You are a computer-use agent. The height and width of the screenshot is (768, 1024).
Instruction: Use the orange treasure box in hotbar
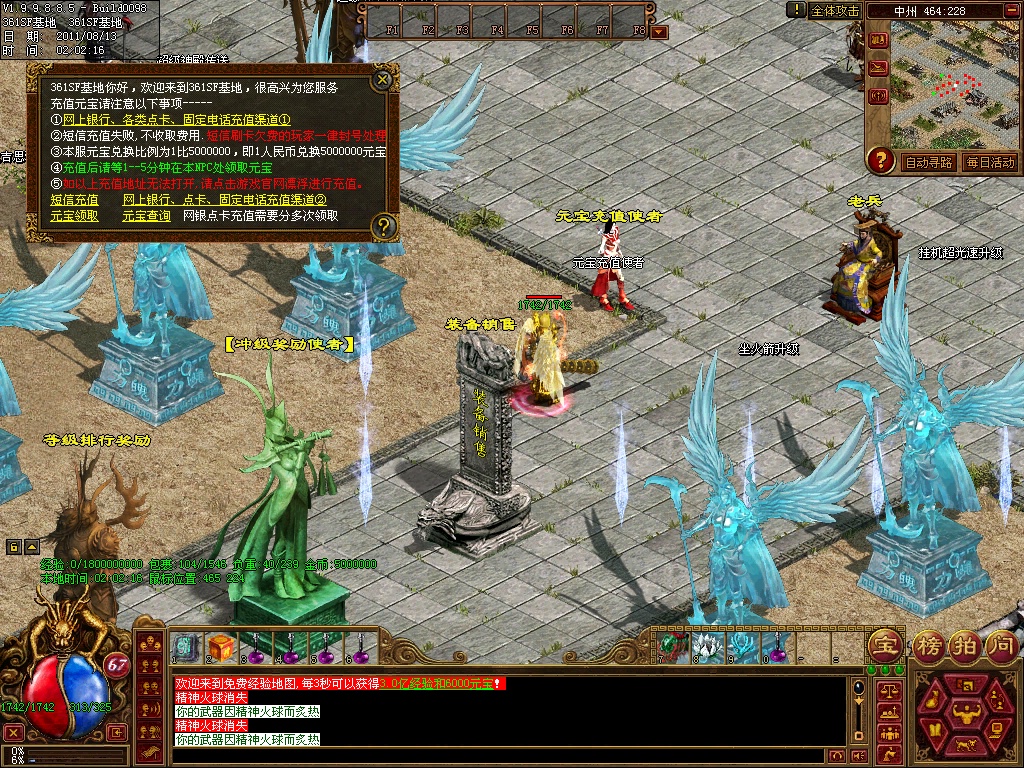[221, 647]
